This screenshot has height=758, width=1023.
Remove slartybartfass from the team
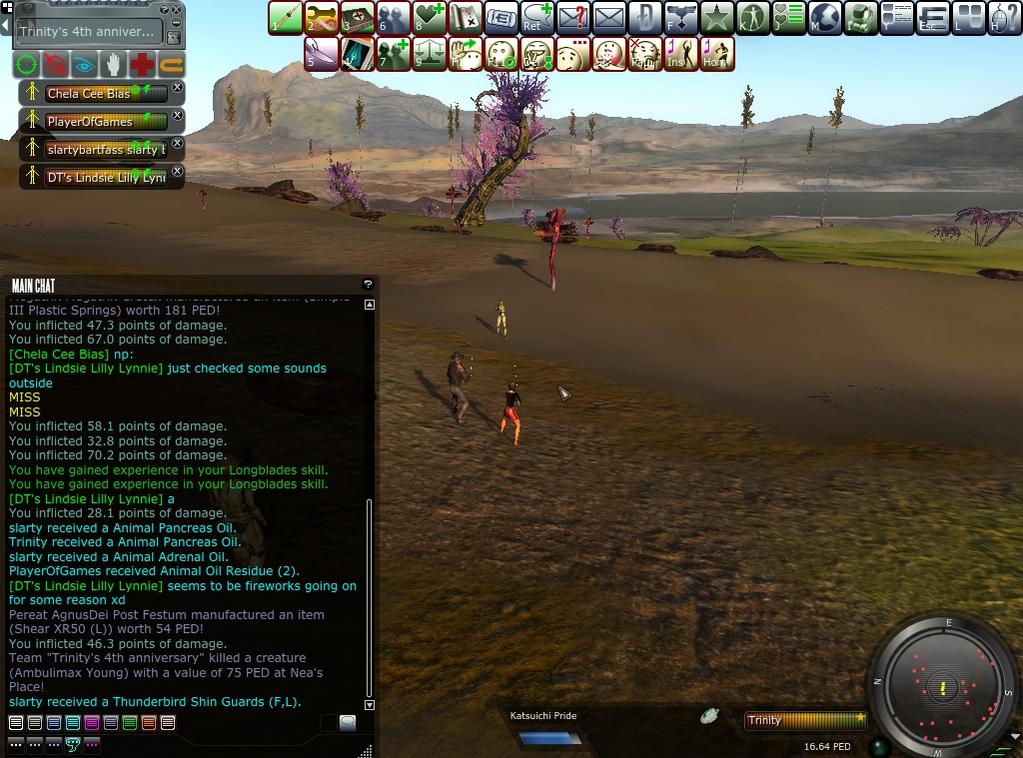point(178,144)
